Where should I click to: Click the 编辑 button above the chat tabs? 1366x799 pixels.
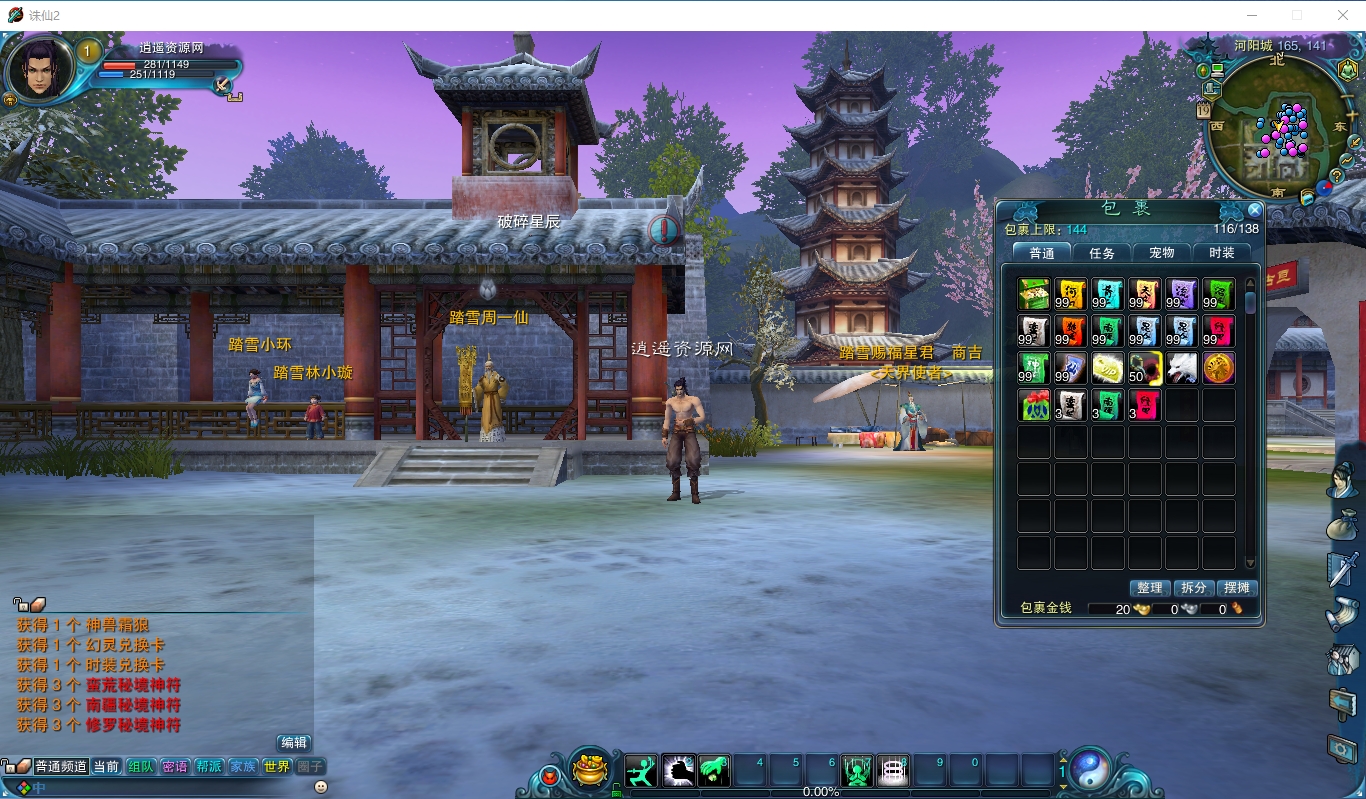click(x=295, y=743)
